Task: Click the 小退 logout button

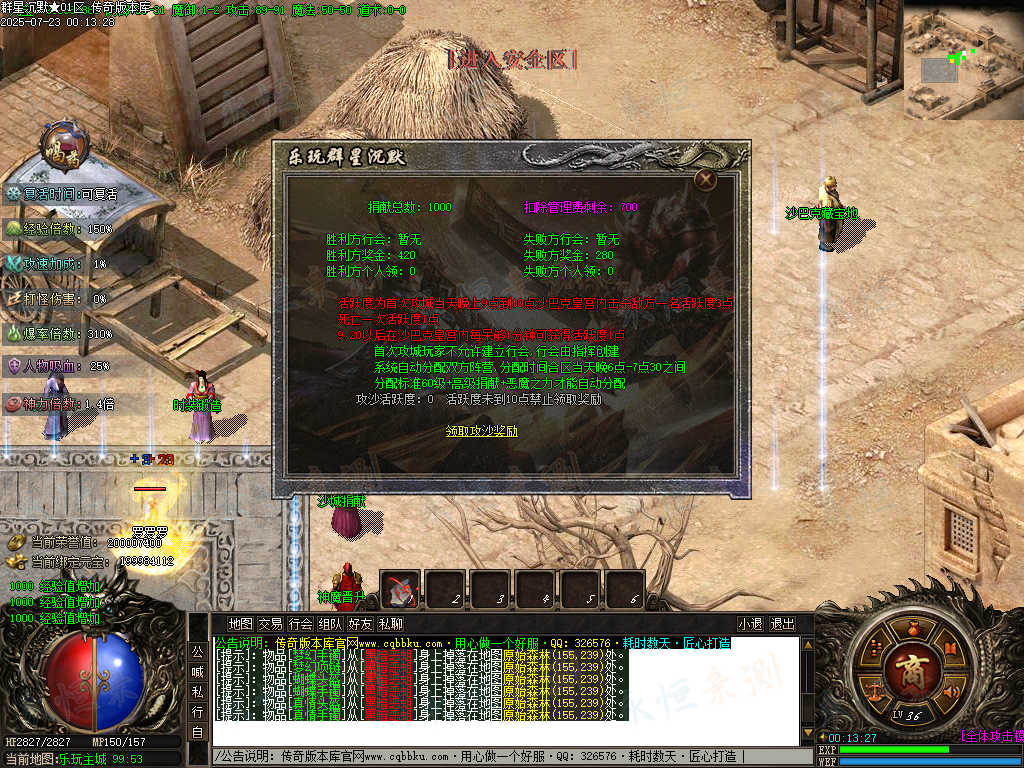Action: coord(751,624)
